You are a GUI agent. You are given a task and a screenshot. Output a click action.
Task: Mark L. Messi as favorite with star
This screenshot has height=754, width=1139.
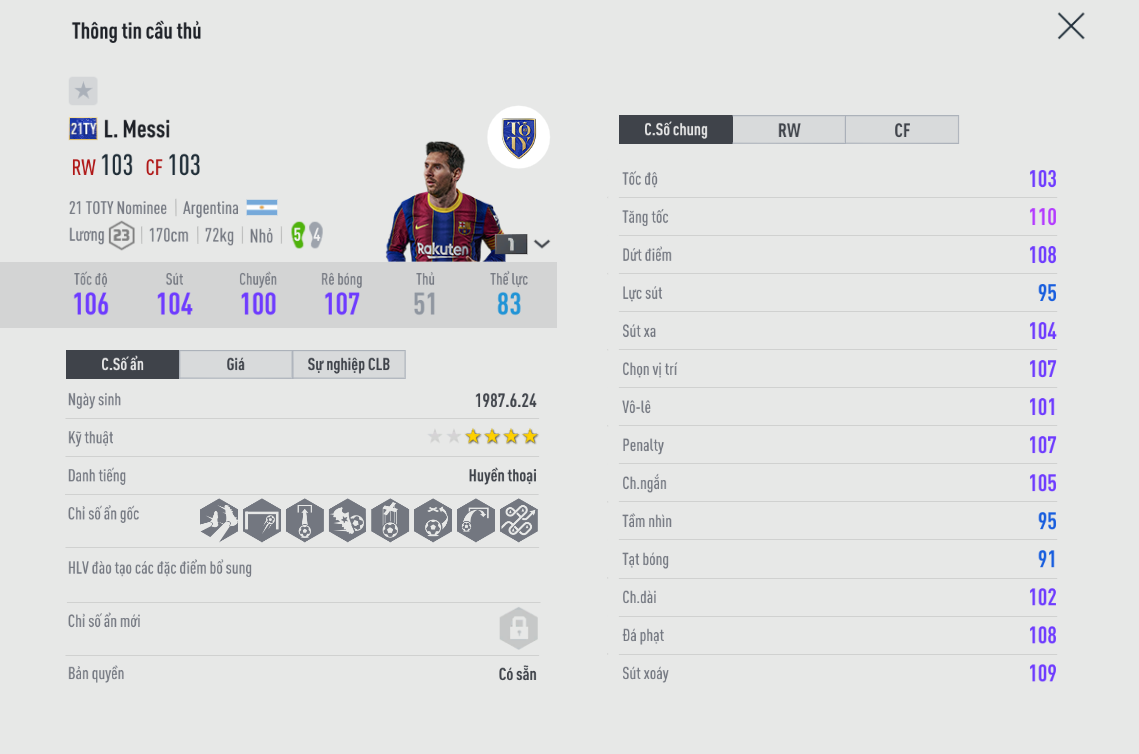coord(83,91)
